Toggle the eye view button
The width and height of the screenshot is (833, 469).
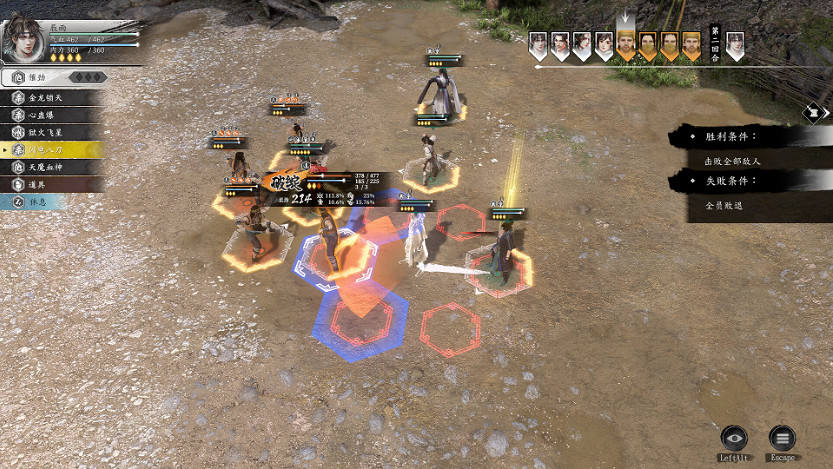coord(735,437)
